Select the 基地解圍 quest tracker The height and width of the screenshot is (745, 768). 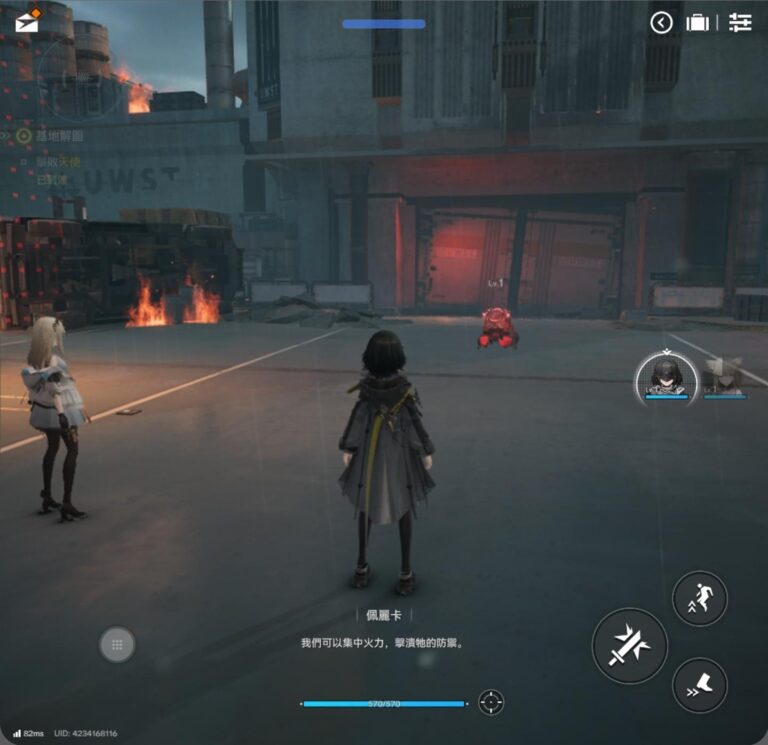pos(58,135)
